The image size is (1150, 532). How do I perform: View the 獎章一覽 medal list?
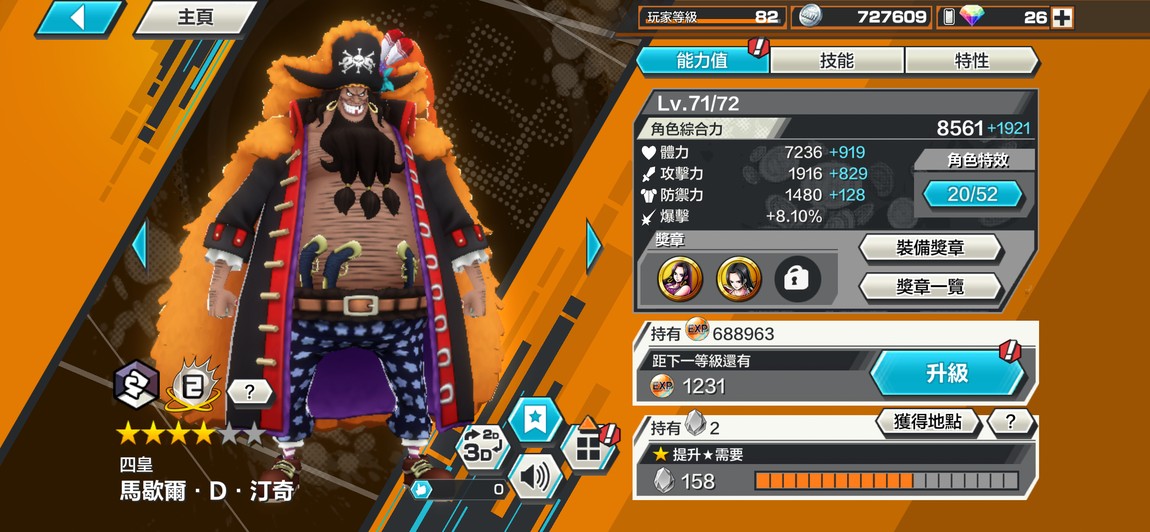pyautogui.click(x=930, y=288)
